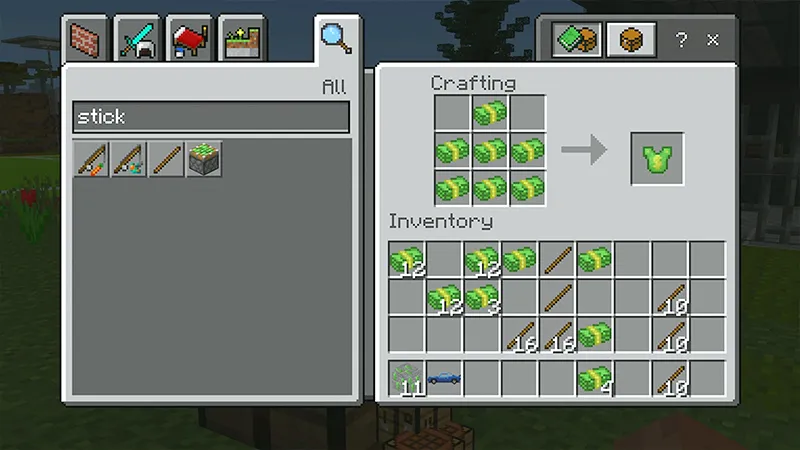This screenshot has height=450, width=800.
Task: Take the green chestplate from crafting output
Action: (657, 159)
